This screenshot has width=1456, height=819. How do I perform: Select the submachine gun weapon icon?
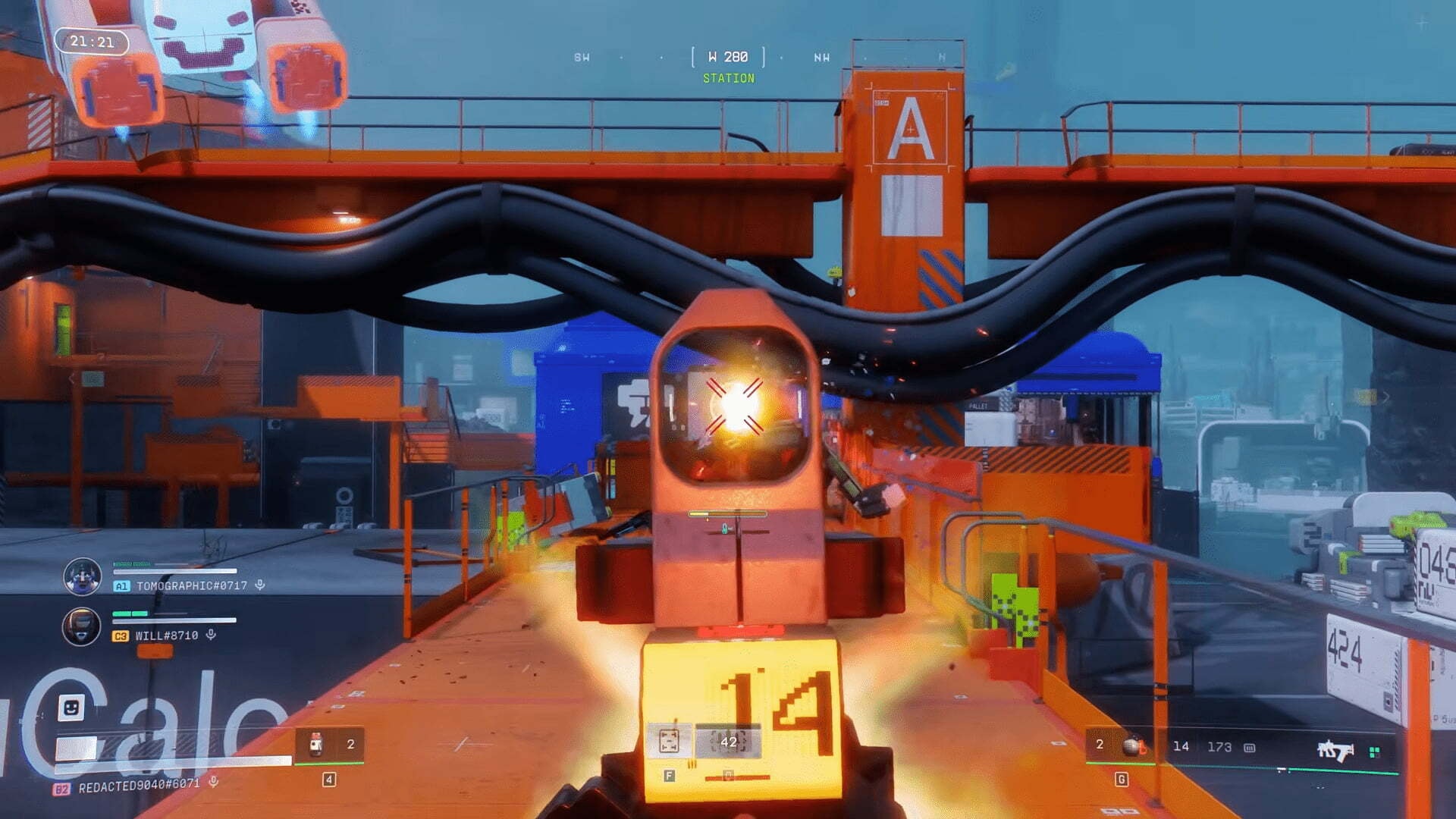point(1335,751)
